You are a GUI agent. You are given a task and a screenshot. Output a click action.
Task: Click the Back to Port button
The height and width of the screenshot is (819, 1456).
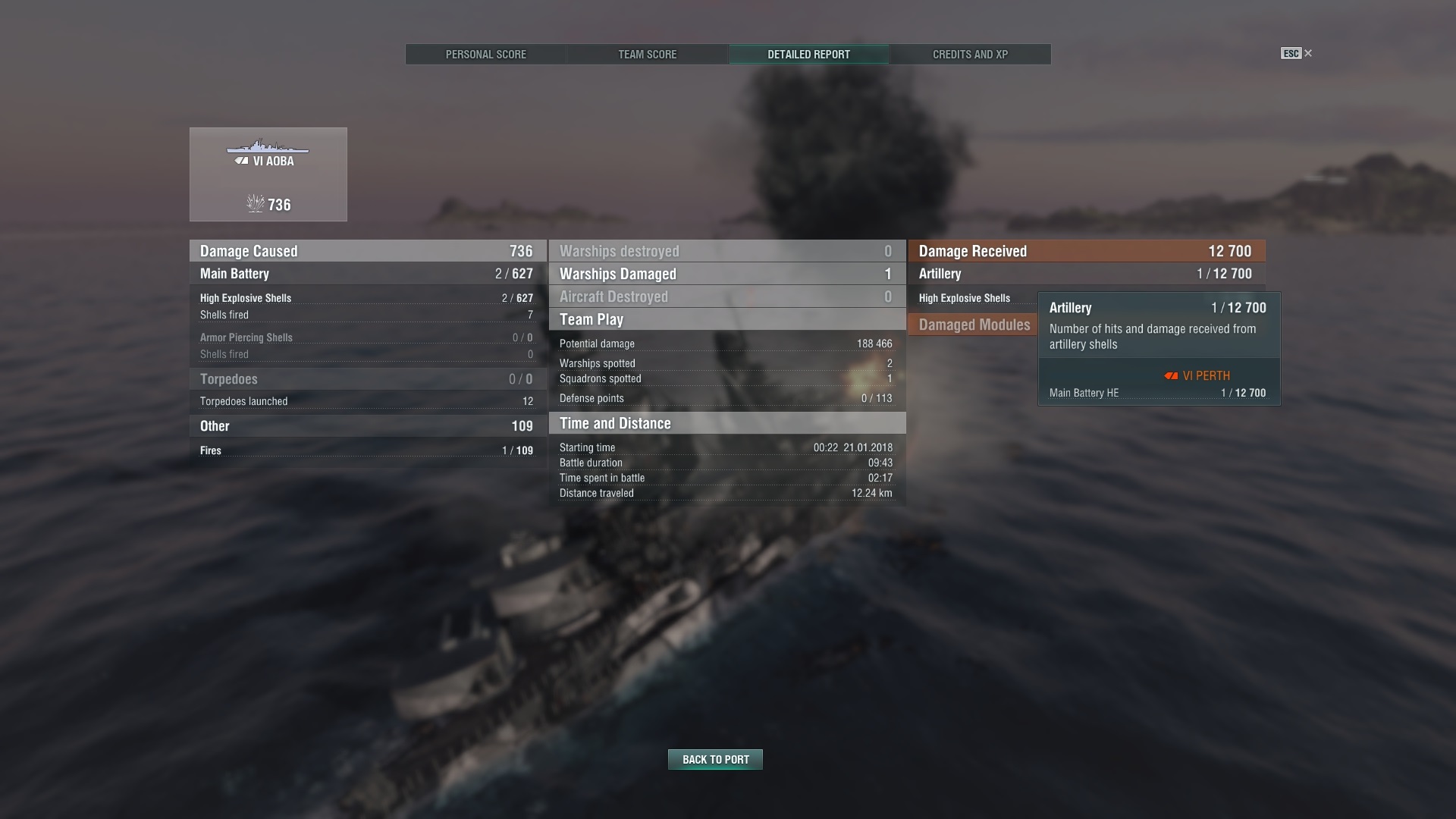(714, 758)
